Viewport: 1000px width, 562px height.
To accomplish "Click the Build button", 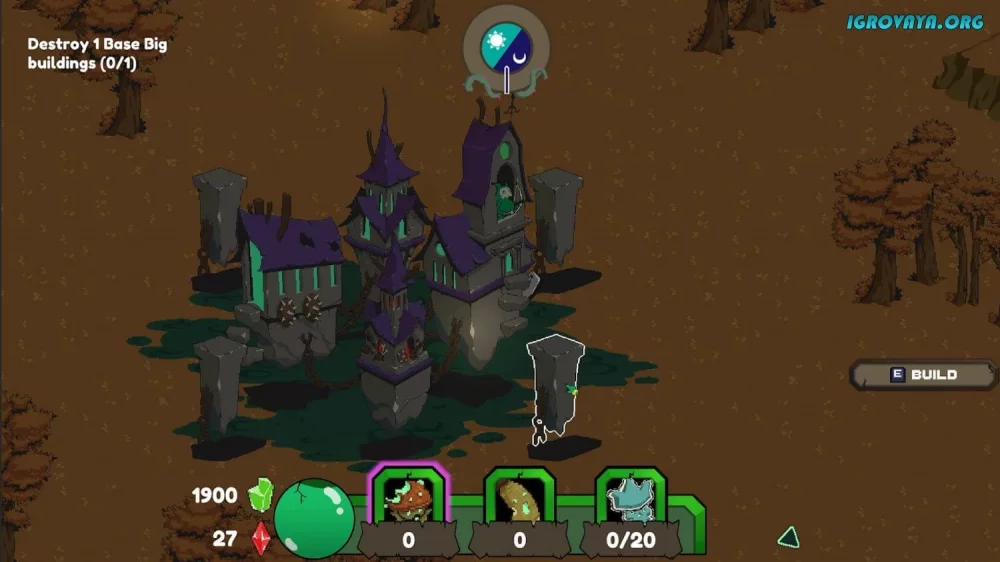I will point(924,375).
